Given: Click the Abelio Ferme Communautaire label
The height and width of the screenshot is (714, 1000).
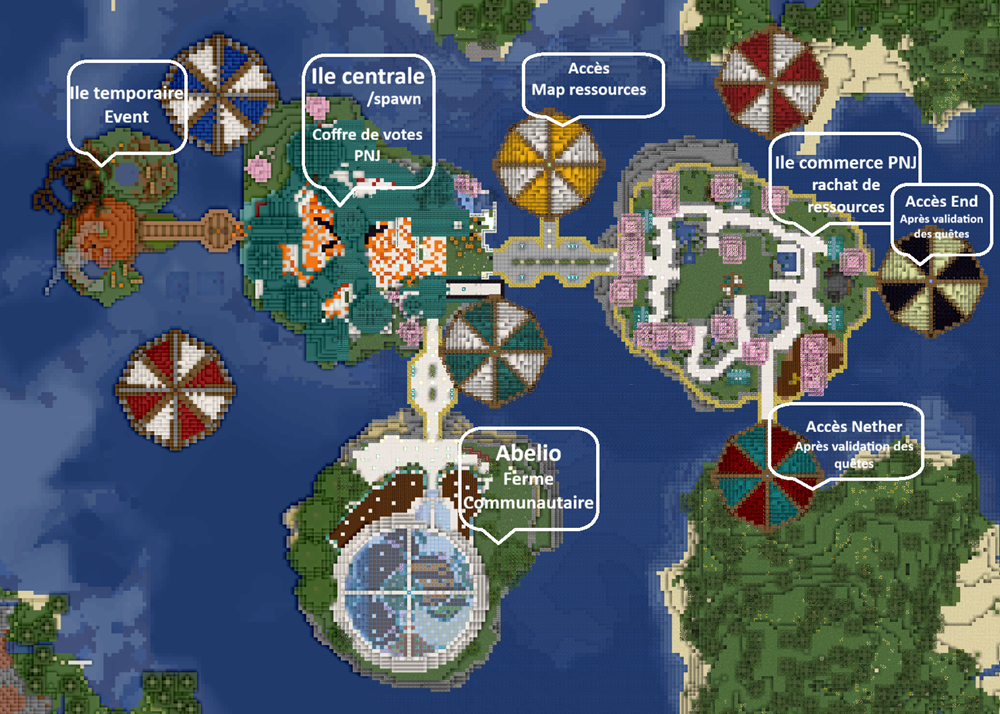Looking at the screenshot, I should 528,477.
